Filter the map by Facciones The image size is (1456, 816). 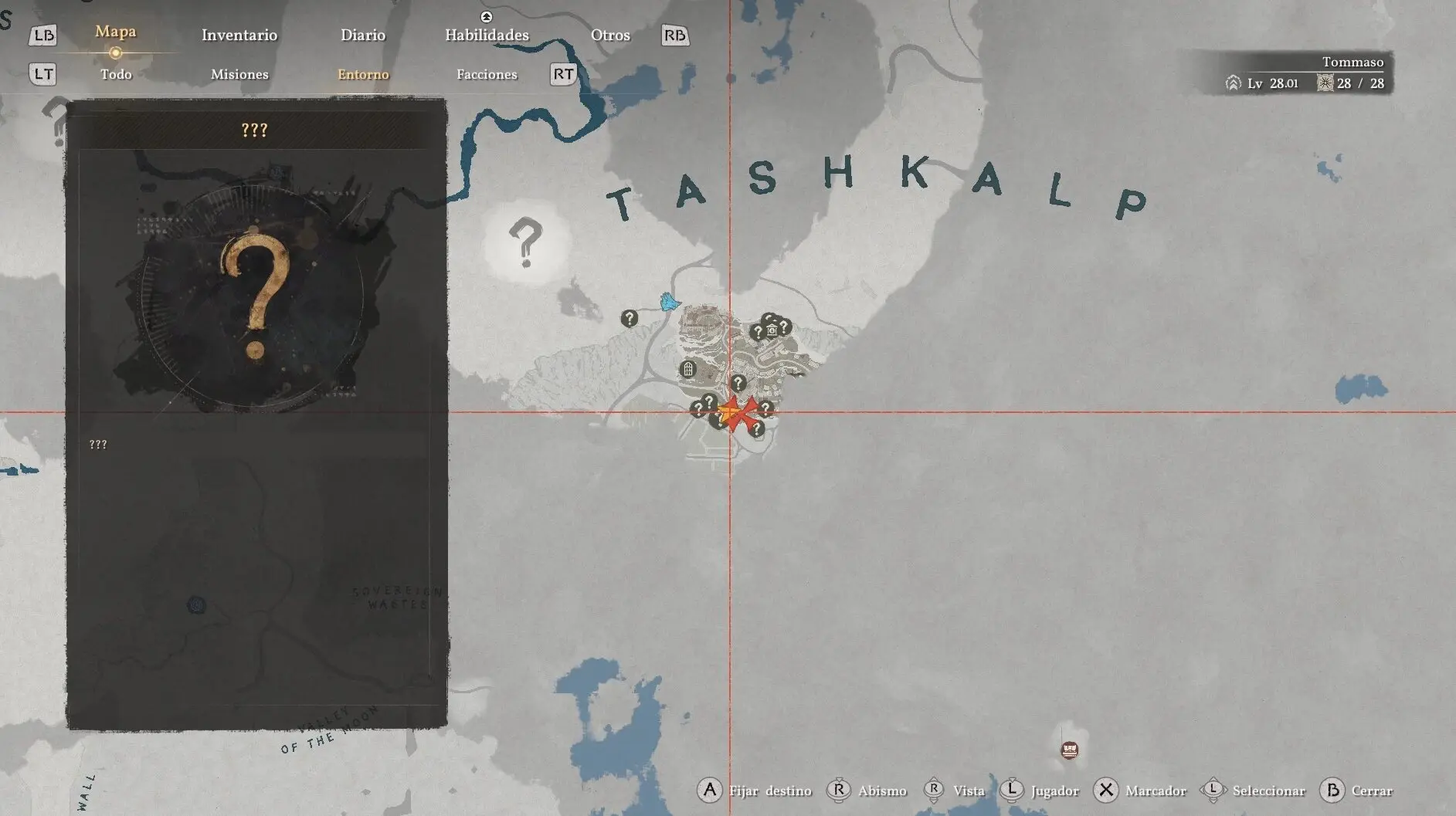click(487, 74)
